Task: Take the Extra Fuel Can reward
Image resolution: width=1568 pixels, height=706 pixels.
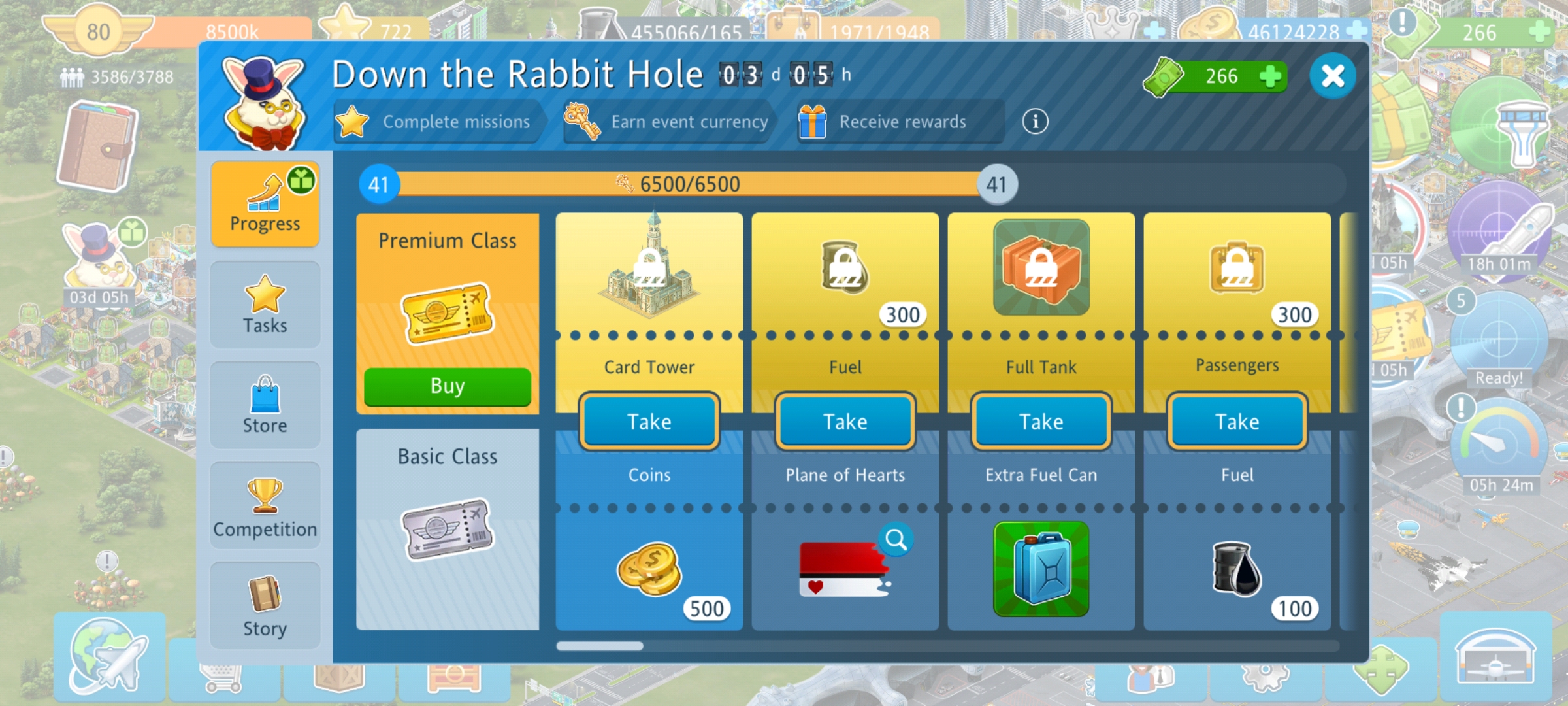Action: pos(1041,422)
